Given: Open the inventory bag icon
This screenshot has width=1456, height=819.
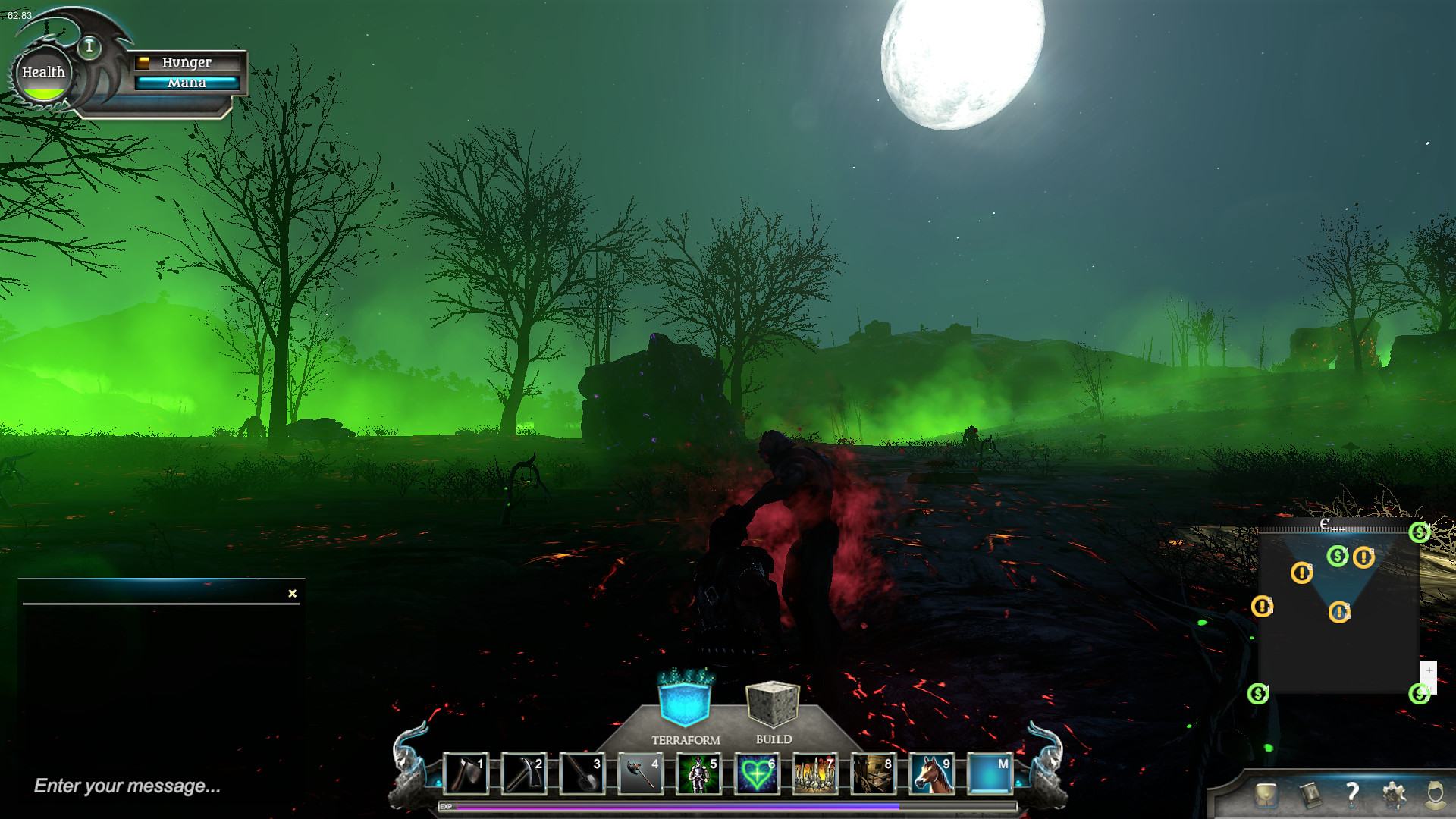Looking at the screenshot, I should point(1266,794).
